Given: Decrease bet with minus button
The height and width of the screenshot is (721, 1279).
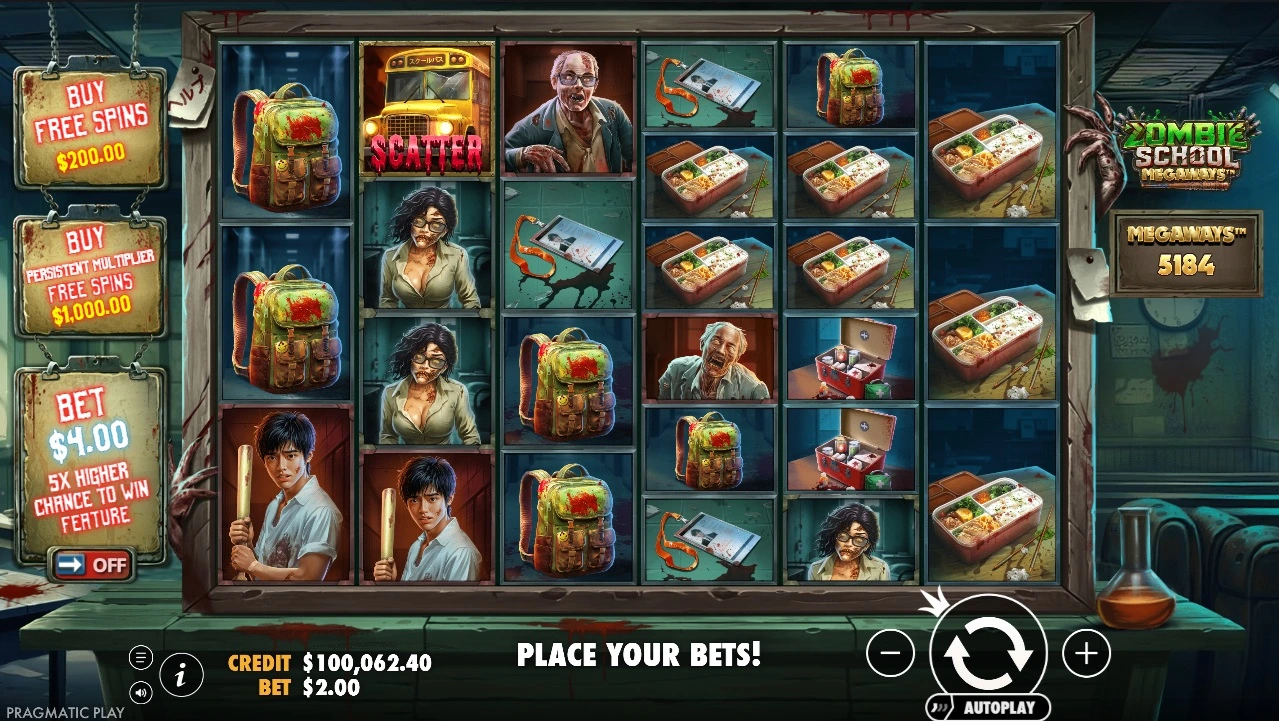Looking at the screenshot, I should (890, 654).
